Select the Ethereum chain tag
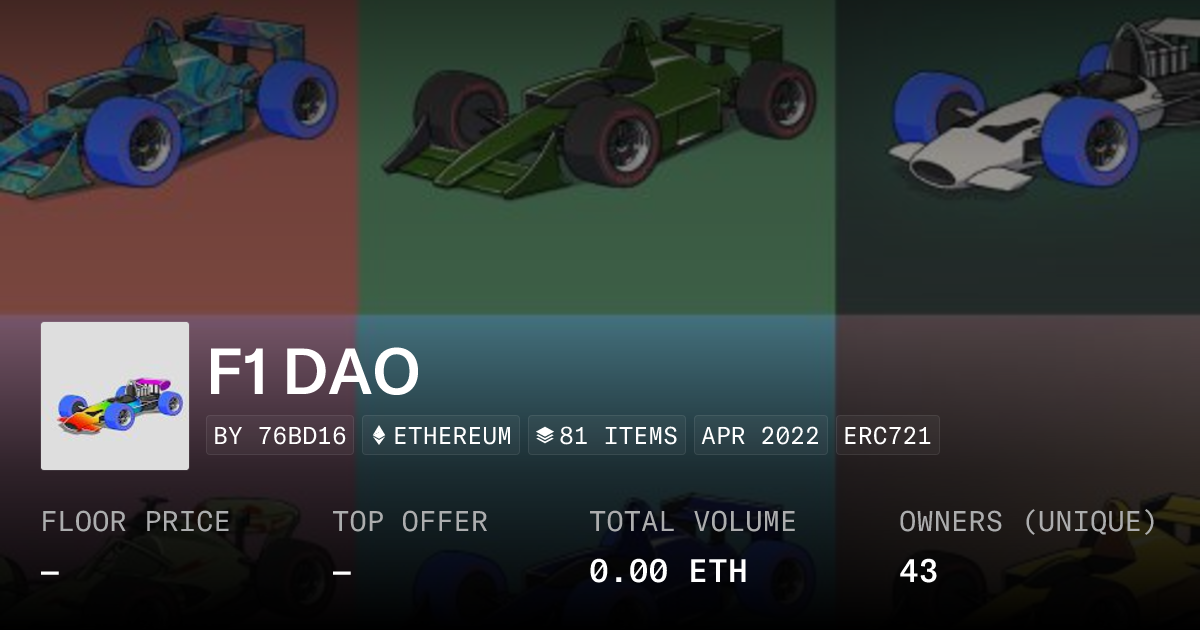The height and width of the screenshot is (630, 1200). [441, 436]
